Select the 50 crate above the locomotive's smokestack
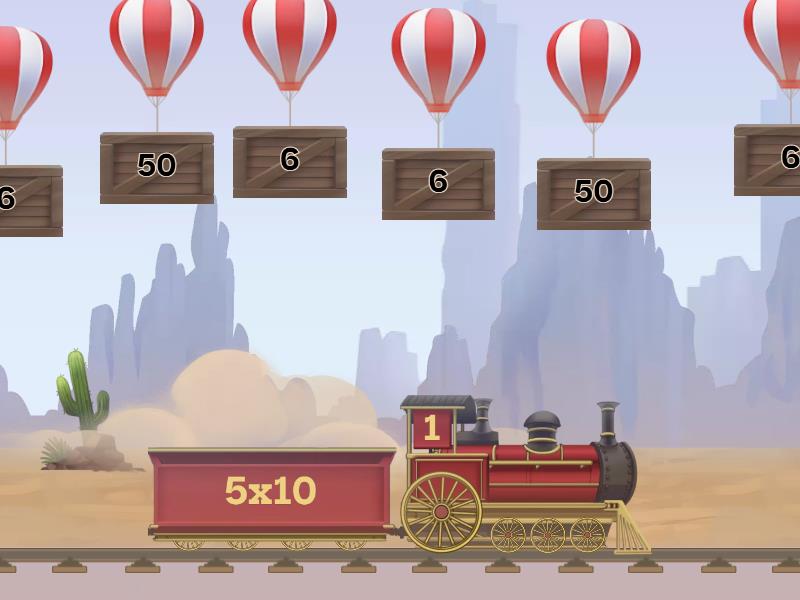Image resolution: width=800 pixels, height=600 pixels. pyautogui.click(x=593, y=192)
